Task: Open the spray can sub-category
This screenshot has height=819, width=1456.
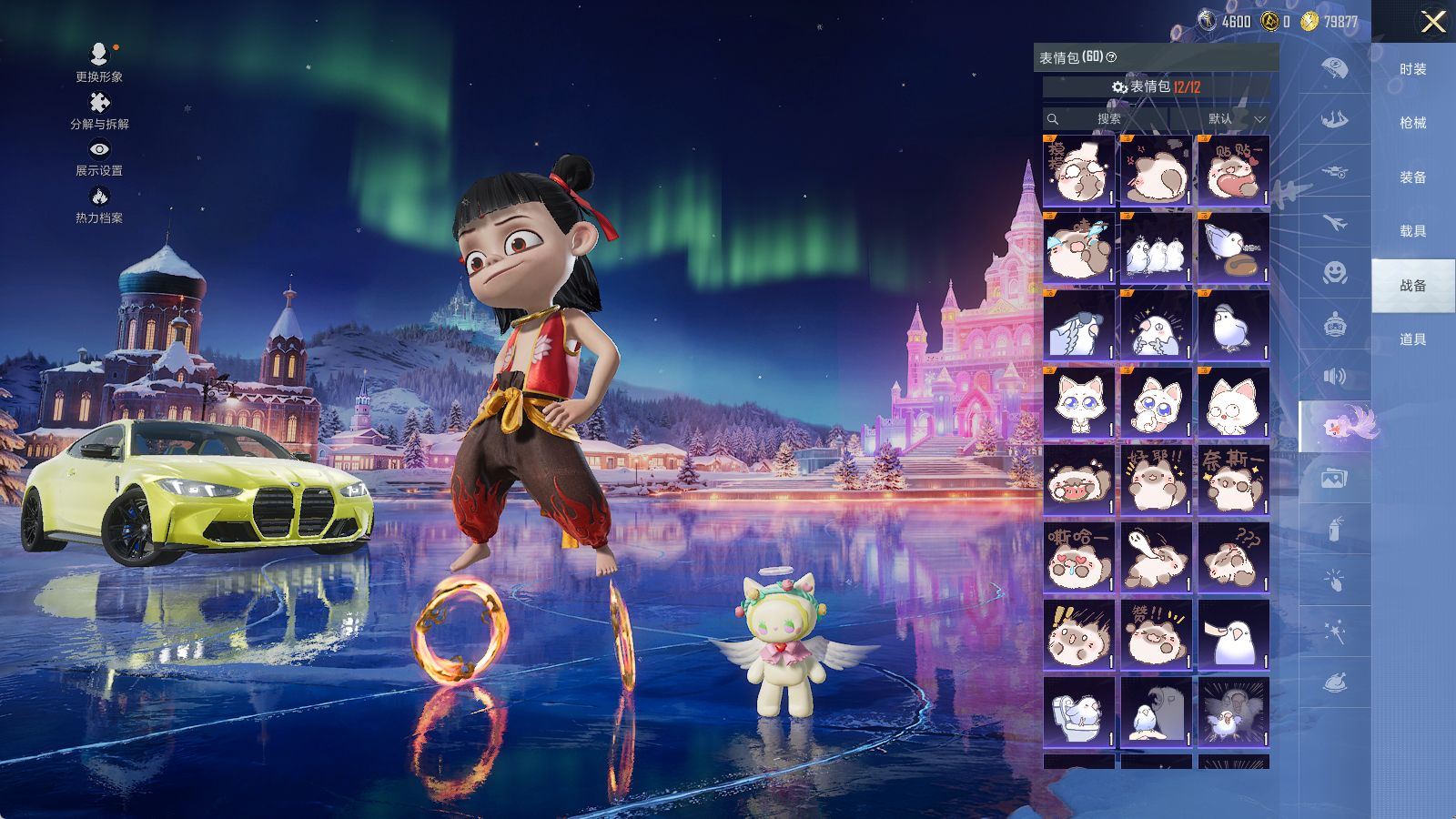Action: click(x=1334, y=529)
